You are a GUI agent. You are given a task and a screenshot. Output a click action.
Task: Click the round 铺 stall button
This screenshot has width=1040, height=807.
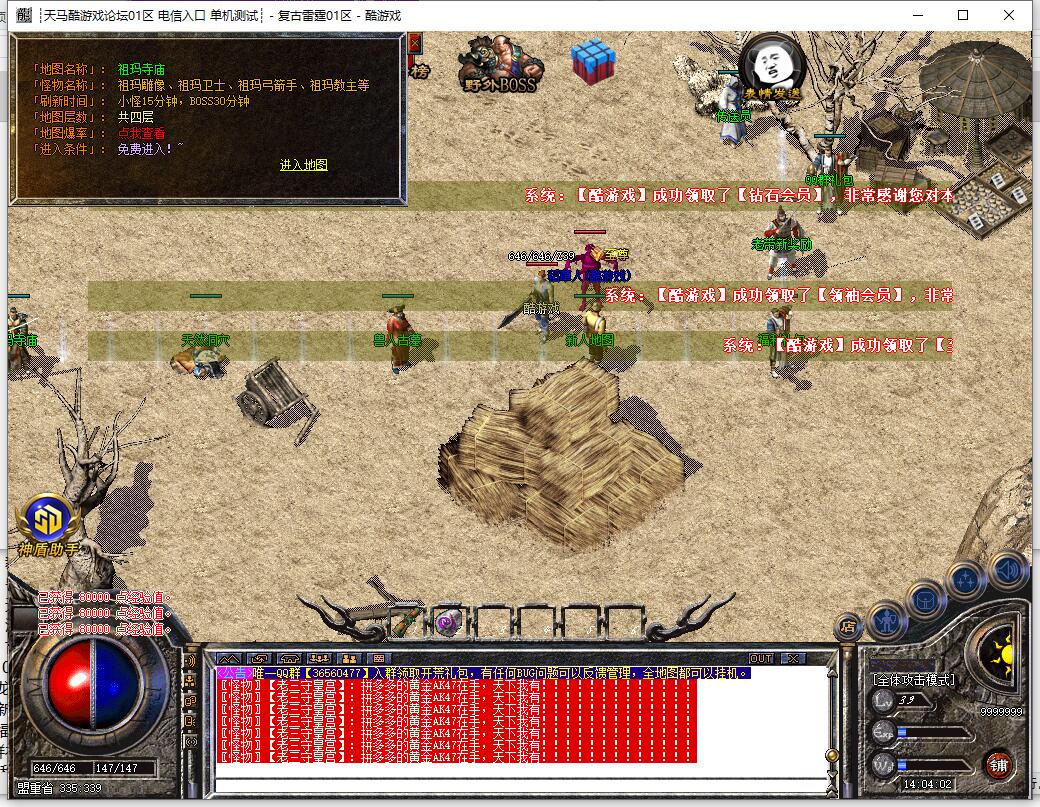point(998,766)
